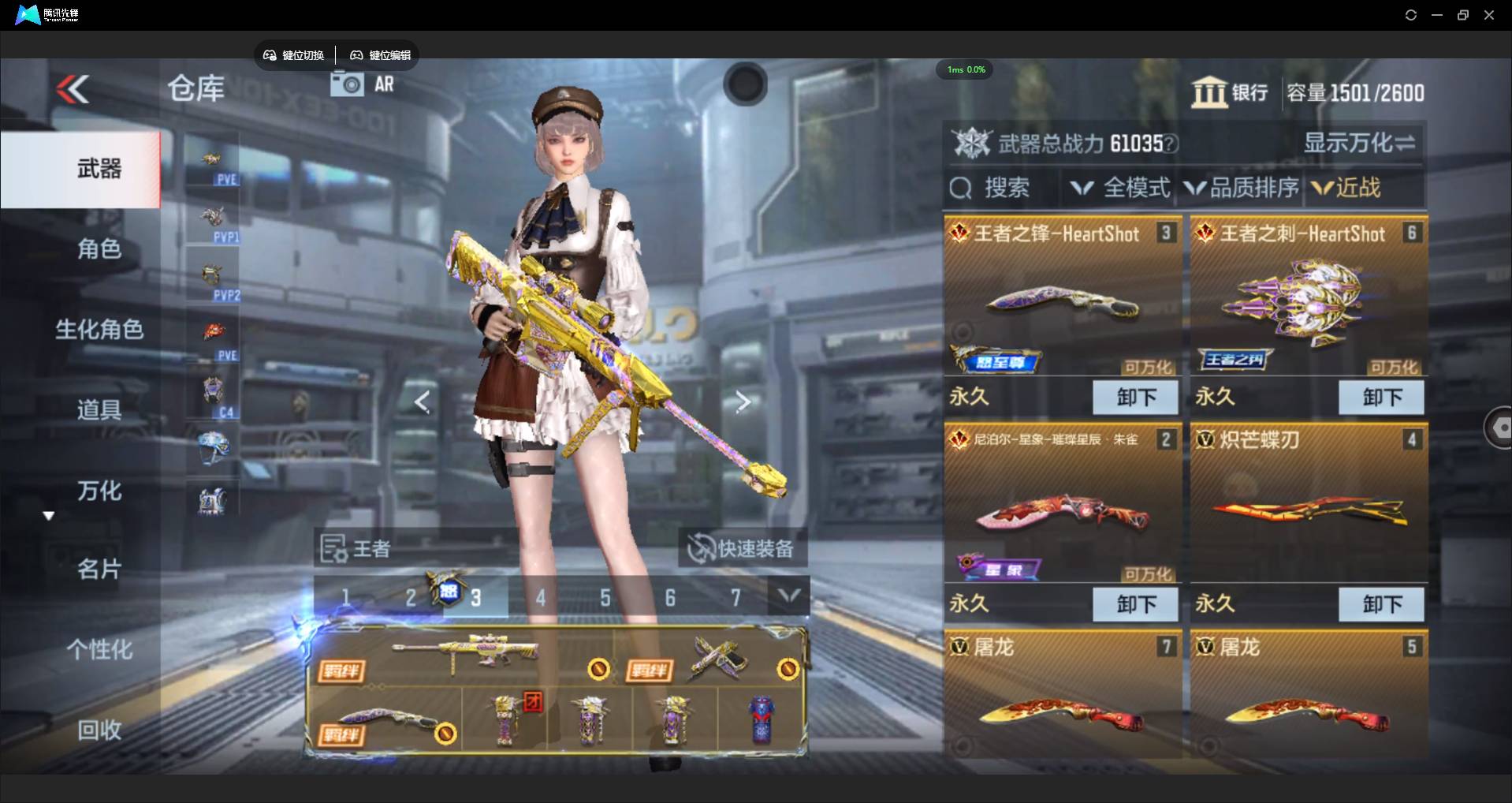Screen dimensions: 1512x803
Task: Toggle 显示万化 display
Action: [x=1359, y=143]
